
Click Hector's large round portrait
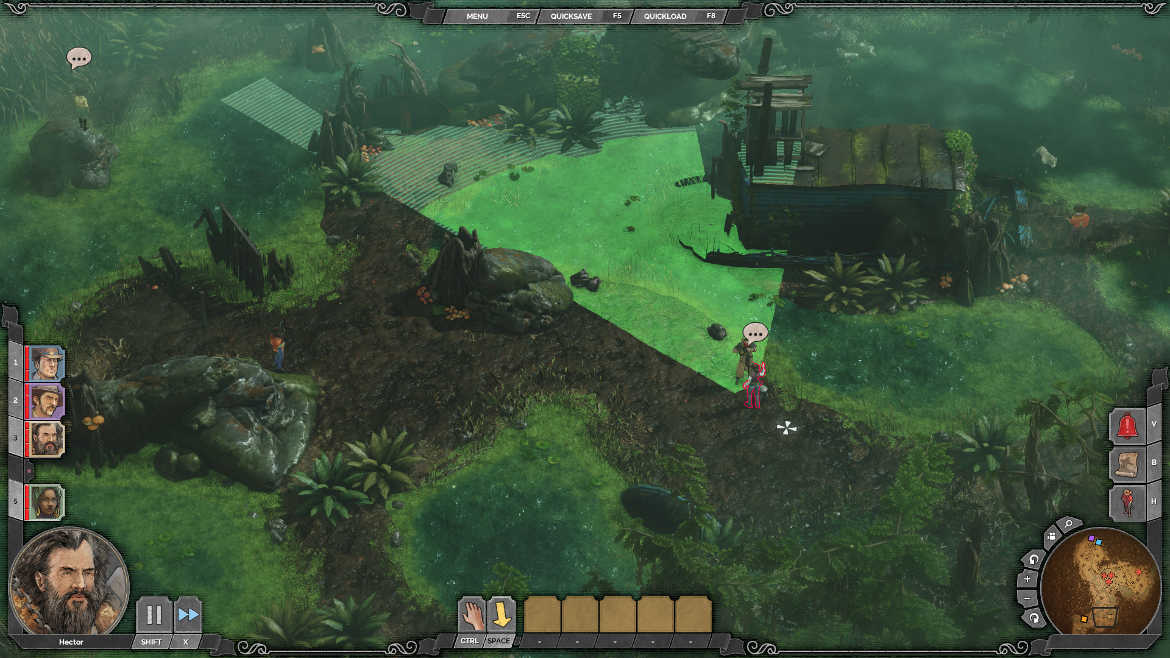68,582
